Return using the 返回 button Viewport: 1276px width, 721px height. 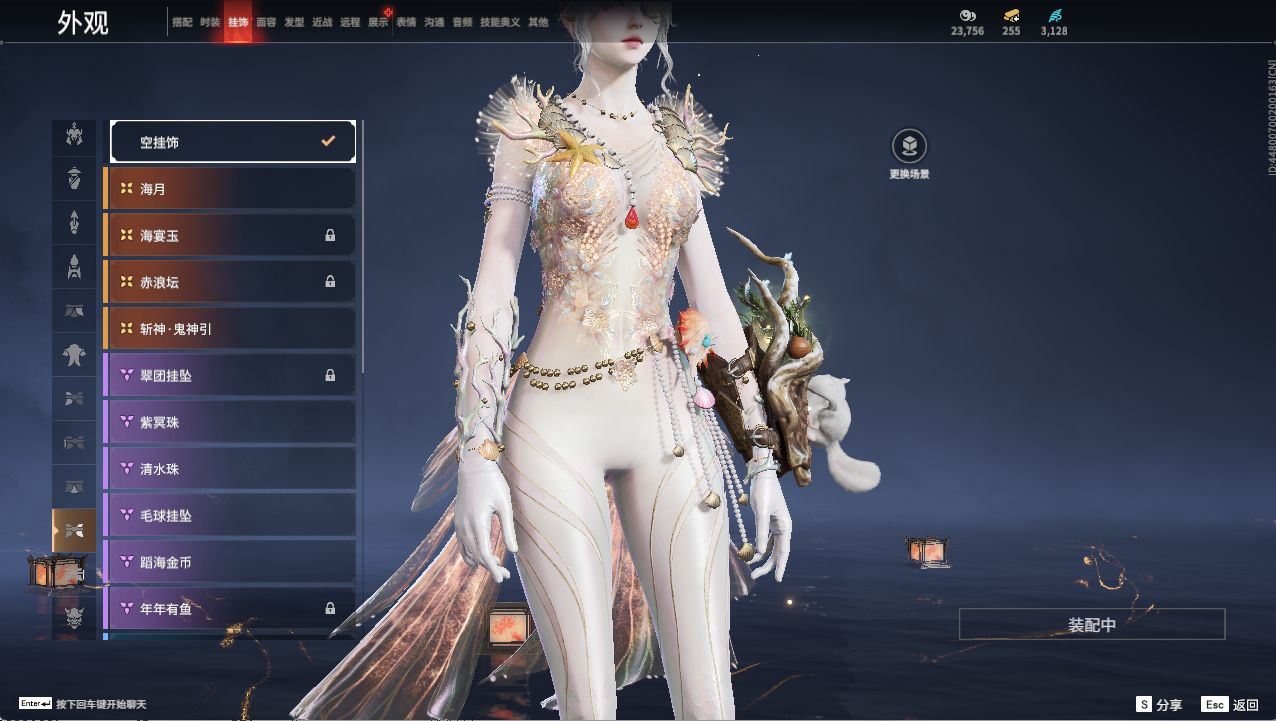(x=1231, y=705)
